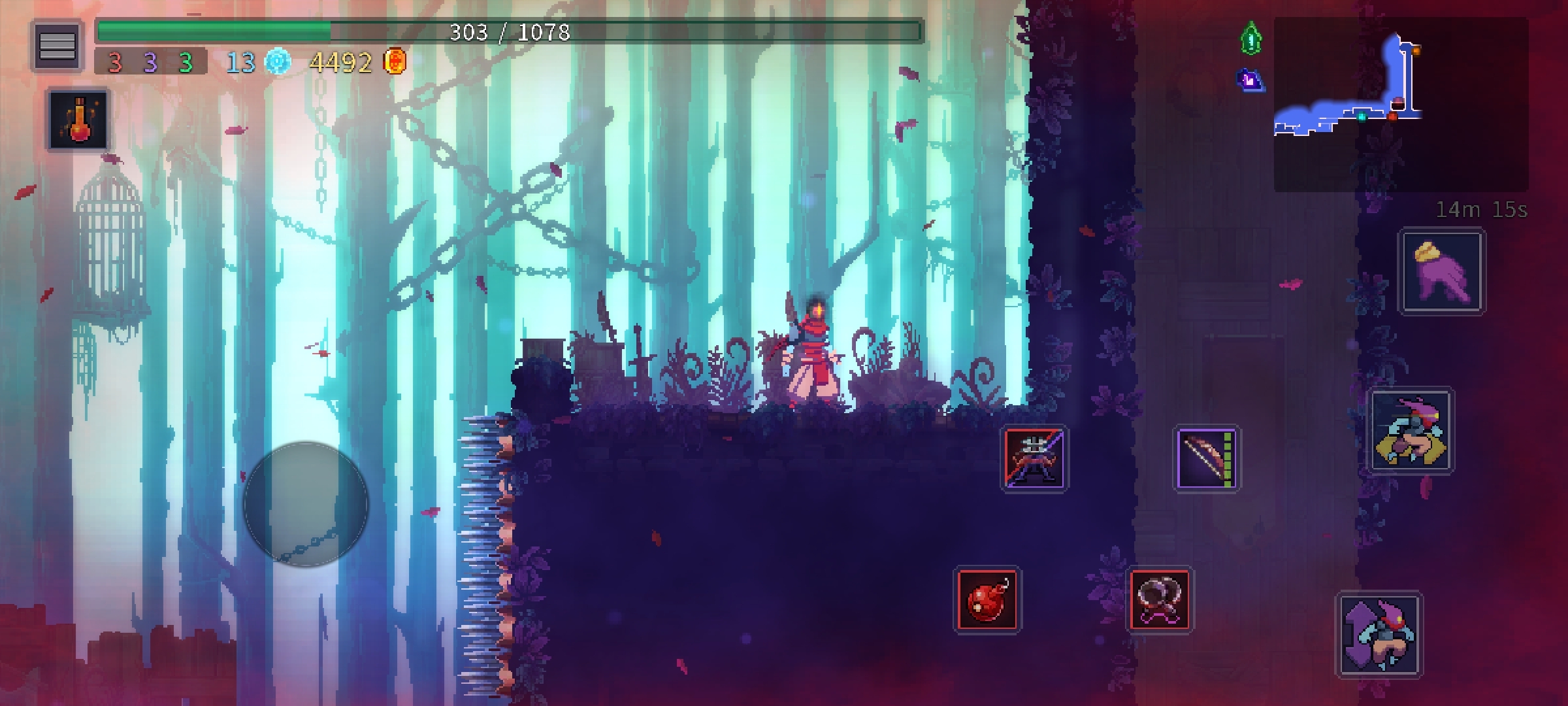
Task: Attack with the bow weapon
Action: coord(1207,459)
